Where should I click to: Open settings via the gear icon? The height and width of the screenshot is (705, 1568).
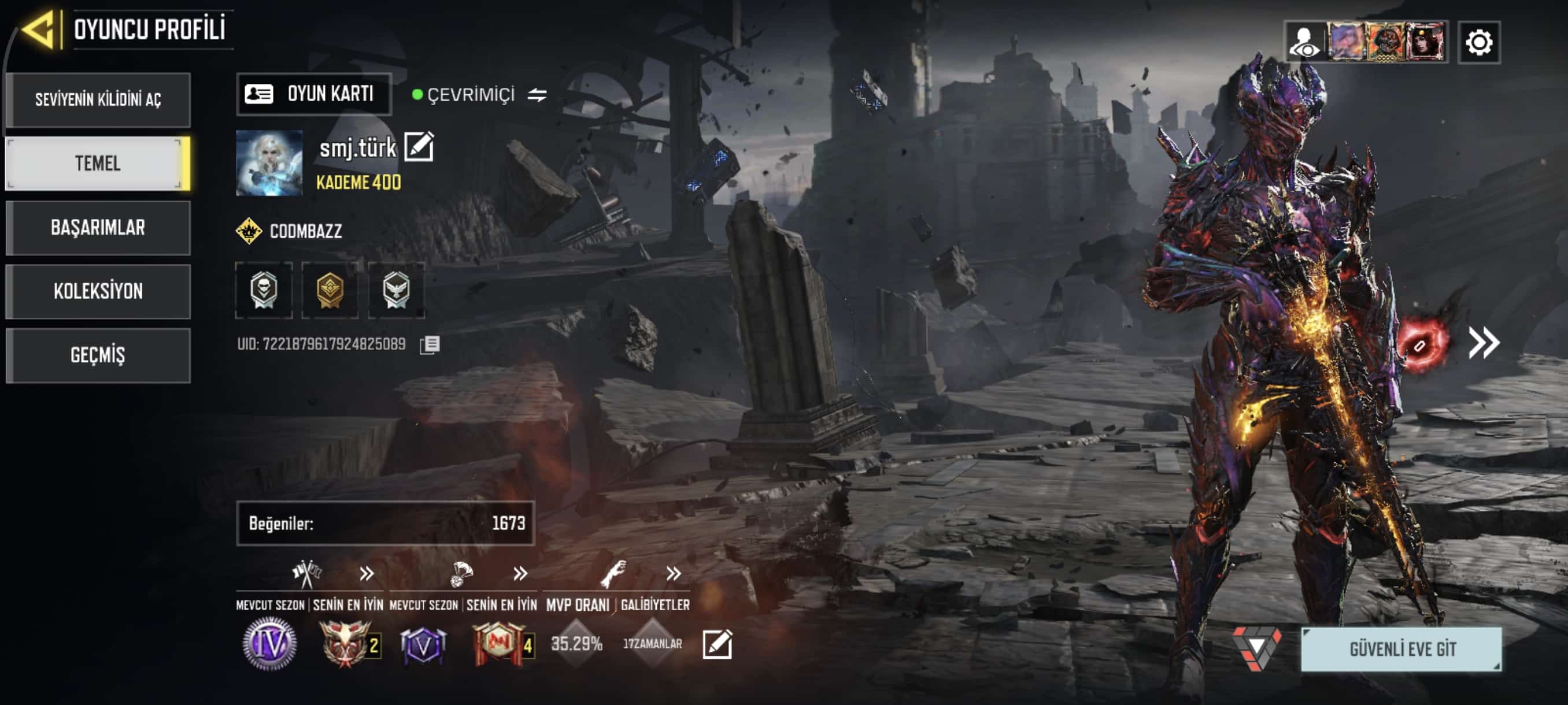tap(1478, 43)
